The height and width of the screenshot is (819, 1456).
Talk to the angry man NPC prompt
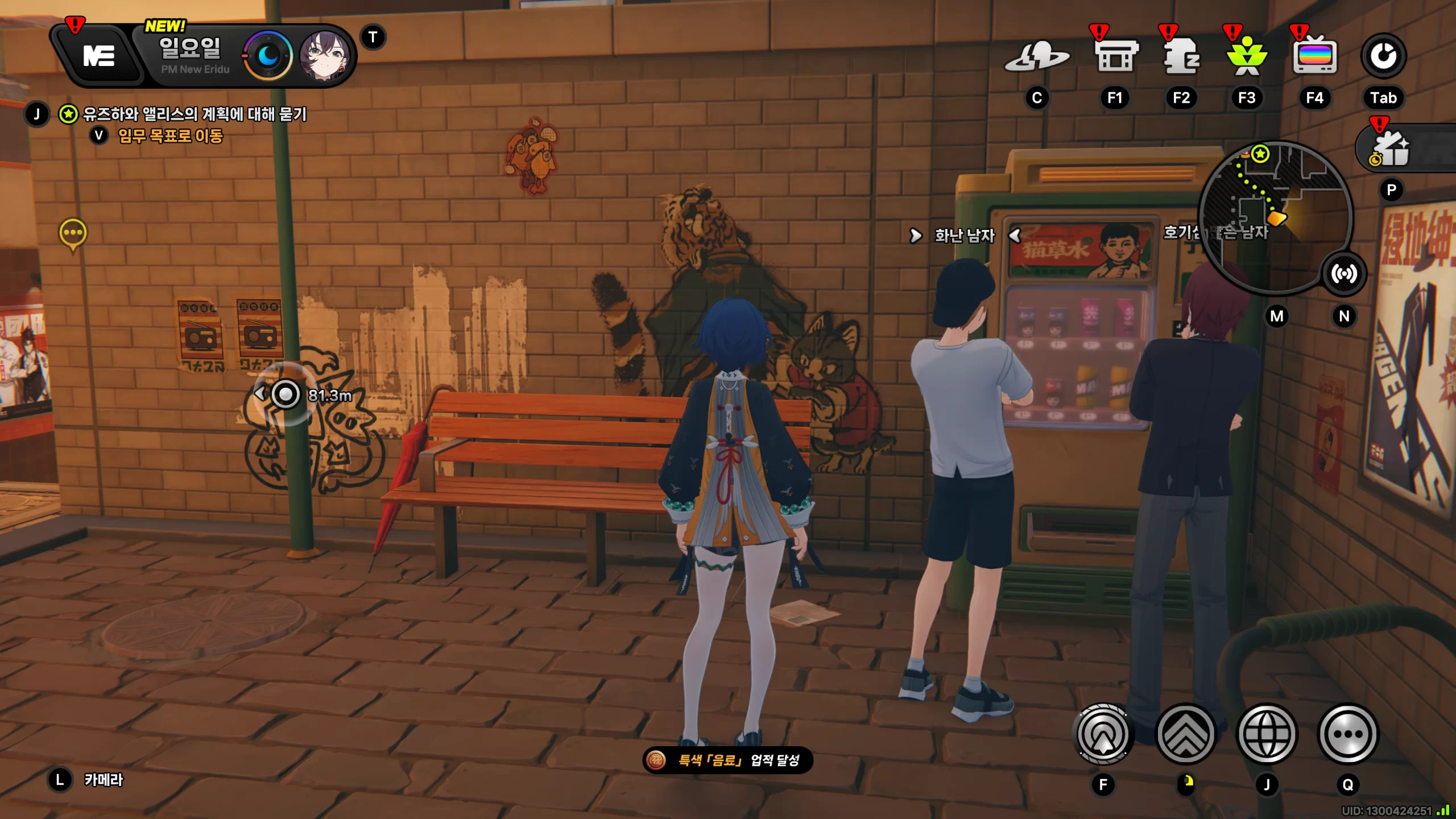click(965, 235)
